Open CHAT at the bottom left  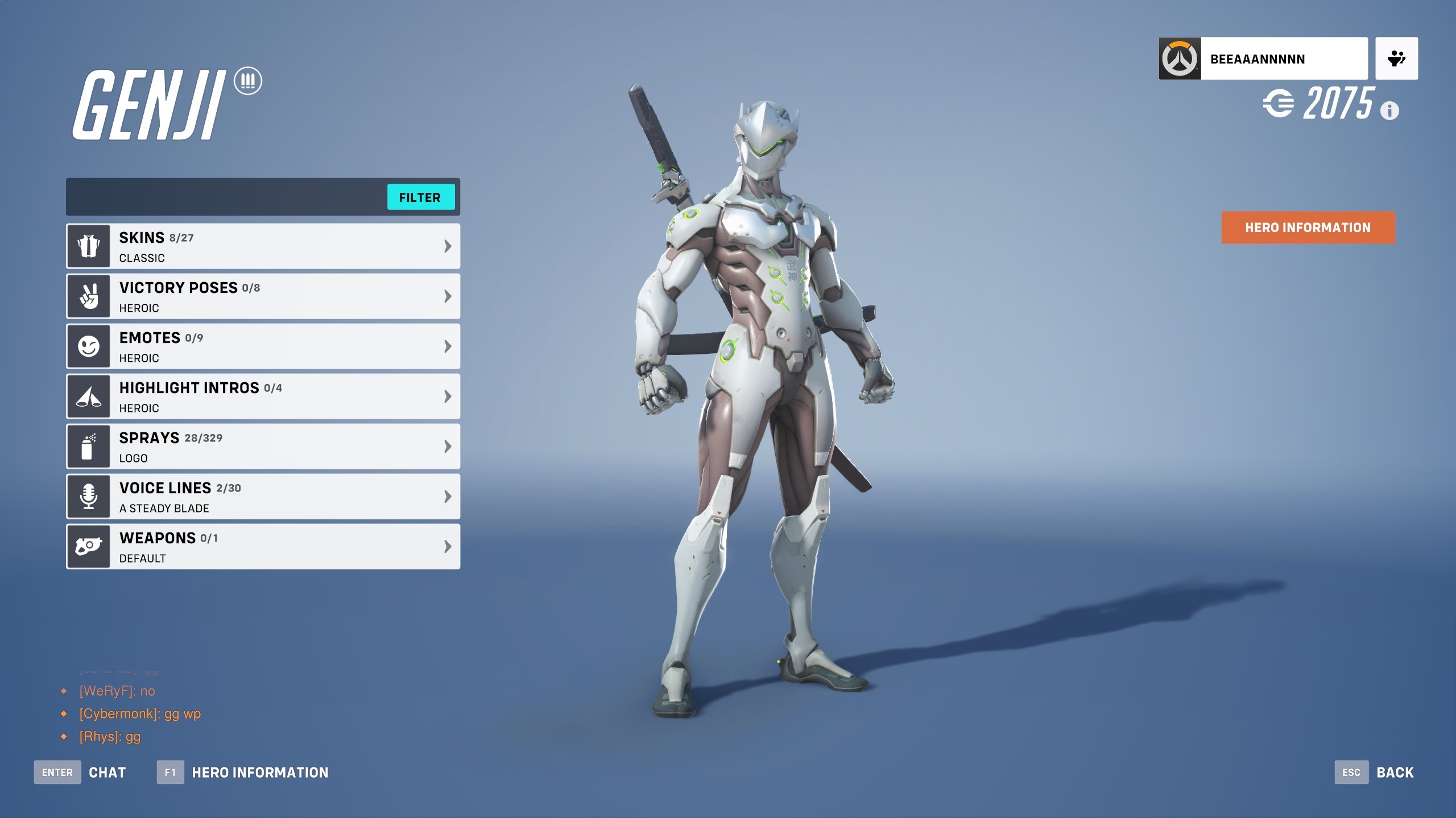[107, 772]
